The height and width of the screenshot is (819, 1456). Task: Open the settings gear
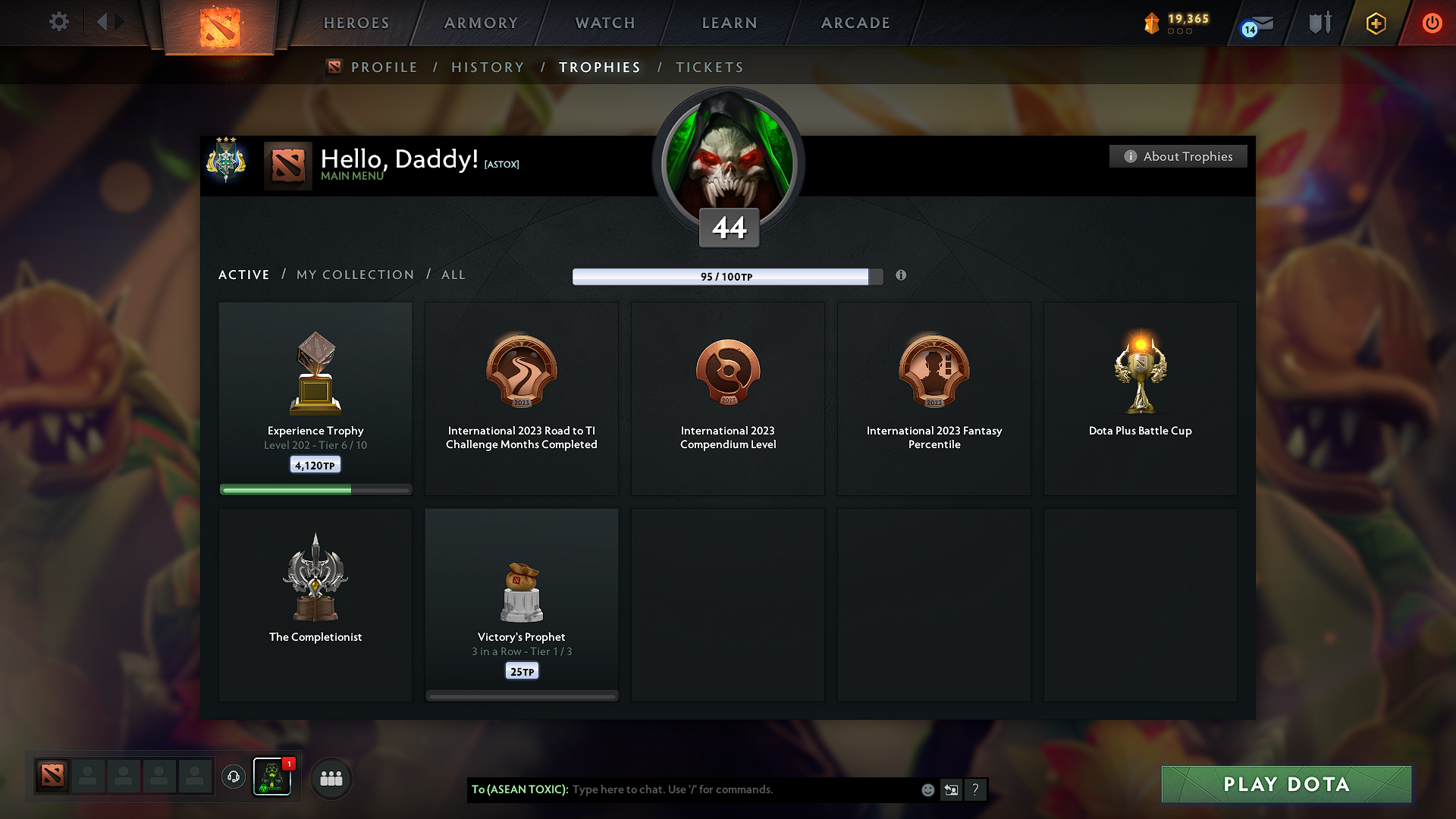tap(59, 22)
